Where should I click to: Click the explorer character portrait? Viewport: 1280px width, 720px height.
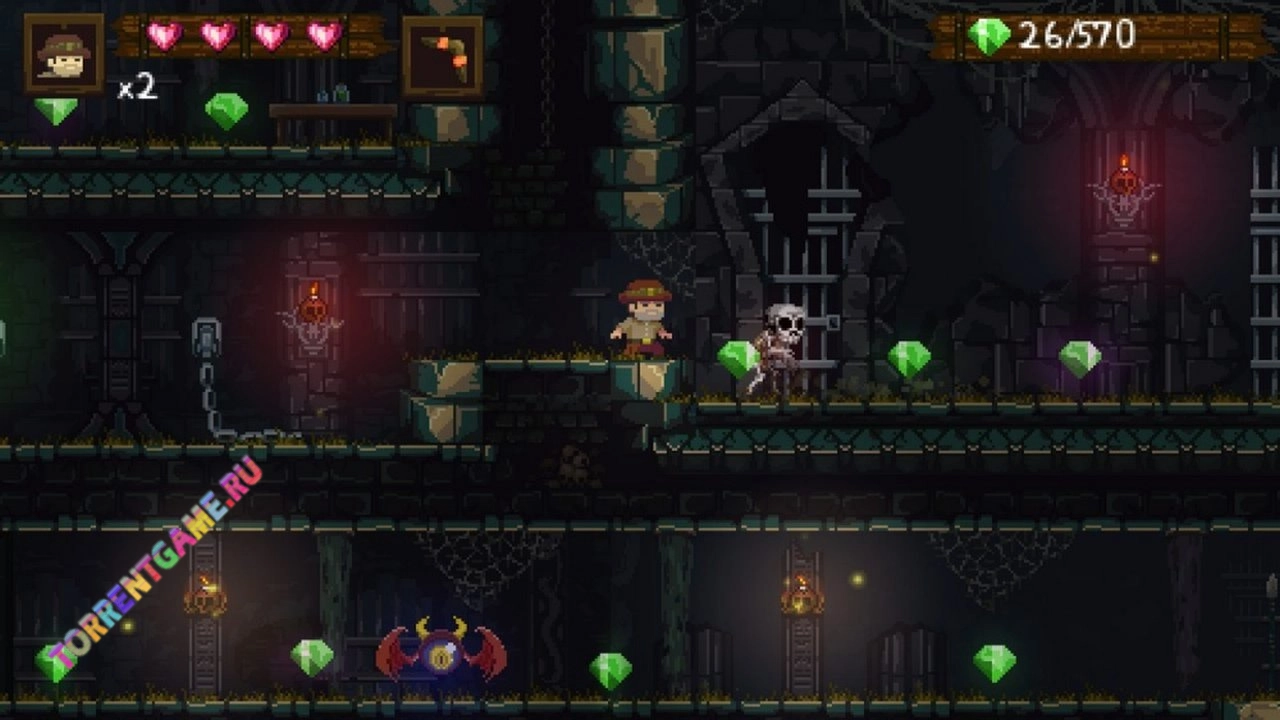(x=64, y=54)
